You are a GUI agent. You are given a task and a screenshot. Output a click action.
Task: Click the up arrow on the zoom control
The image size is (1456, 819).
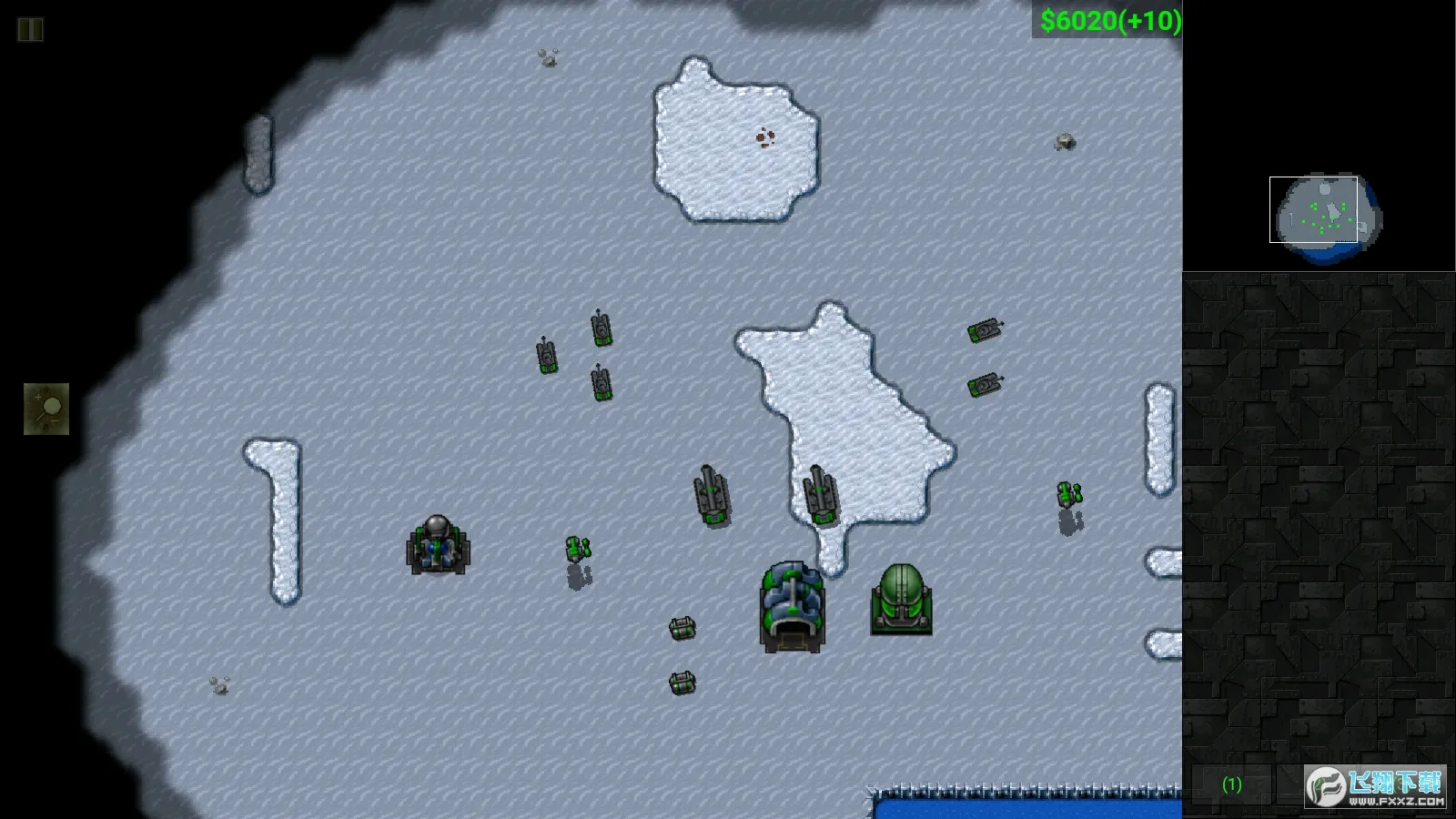pos(45,389)
